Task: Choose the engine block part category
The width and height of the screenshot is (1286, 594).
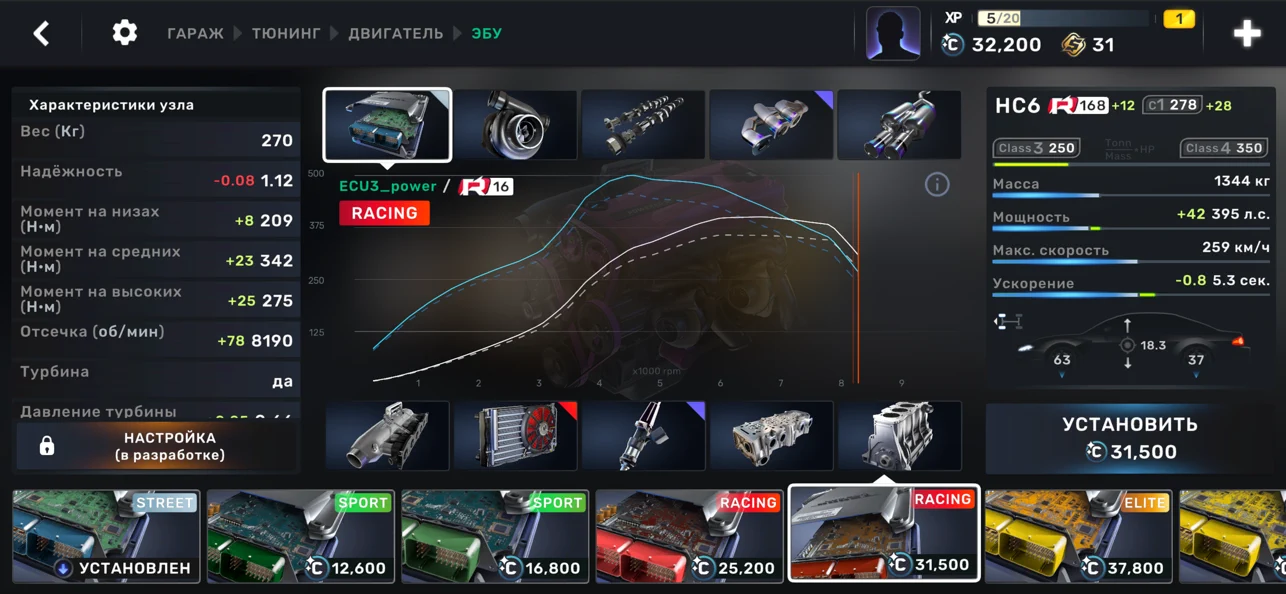Action: tap(899, 436)
